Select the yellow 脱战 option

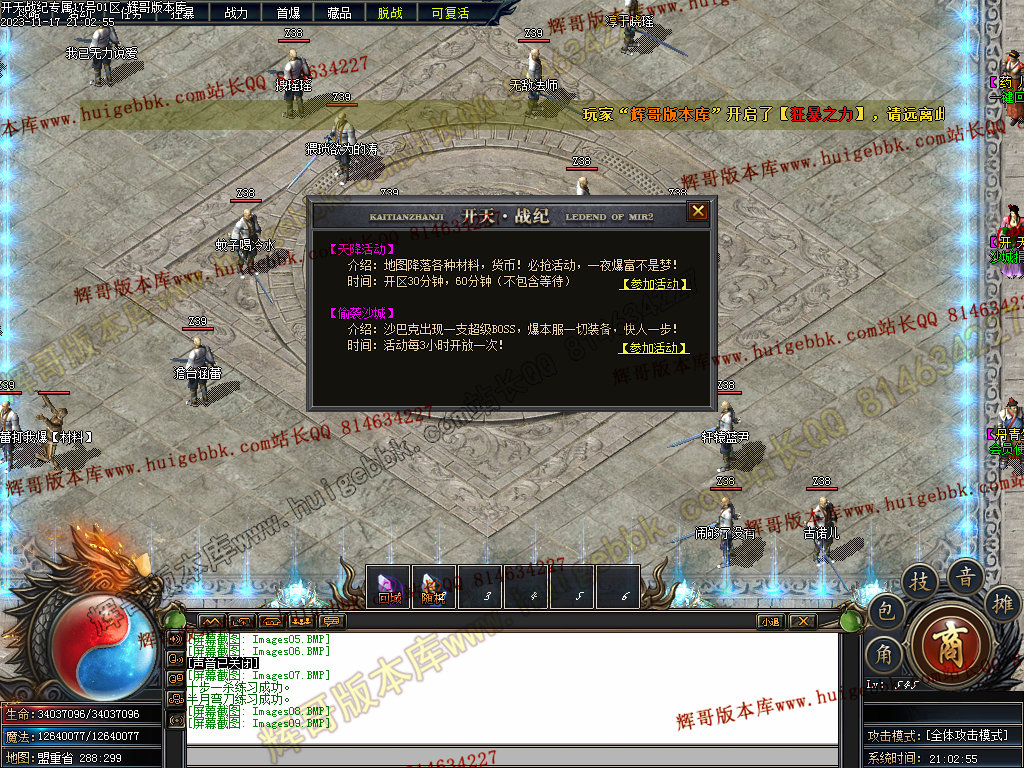click(390, 13)
